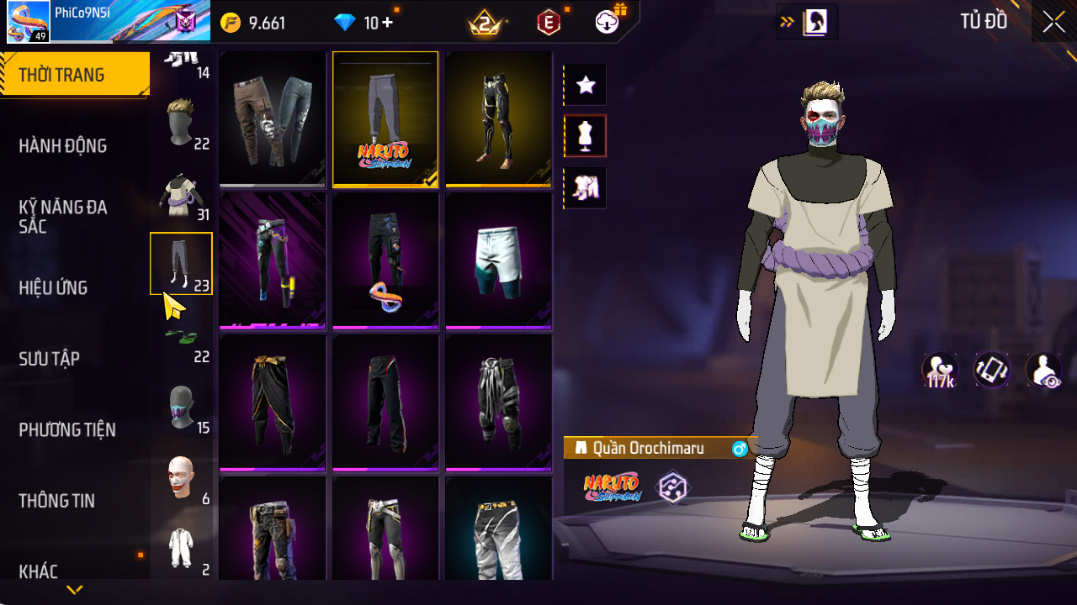Click the mannequin outfit icon
The image size is (1077, 605).
(586, 136)
